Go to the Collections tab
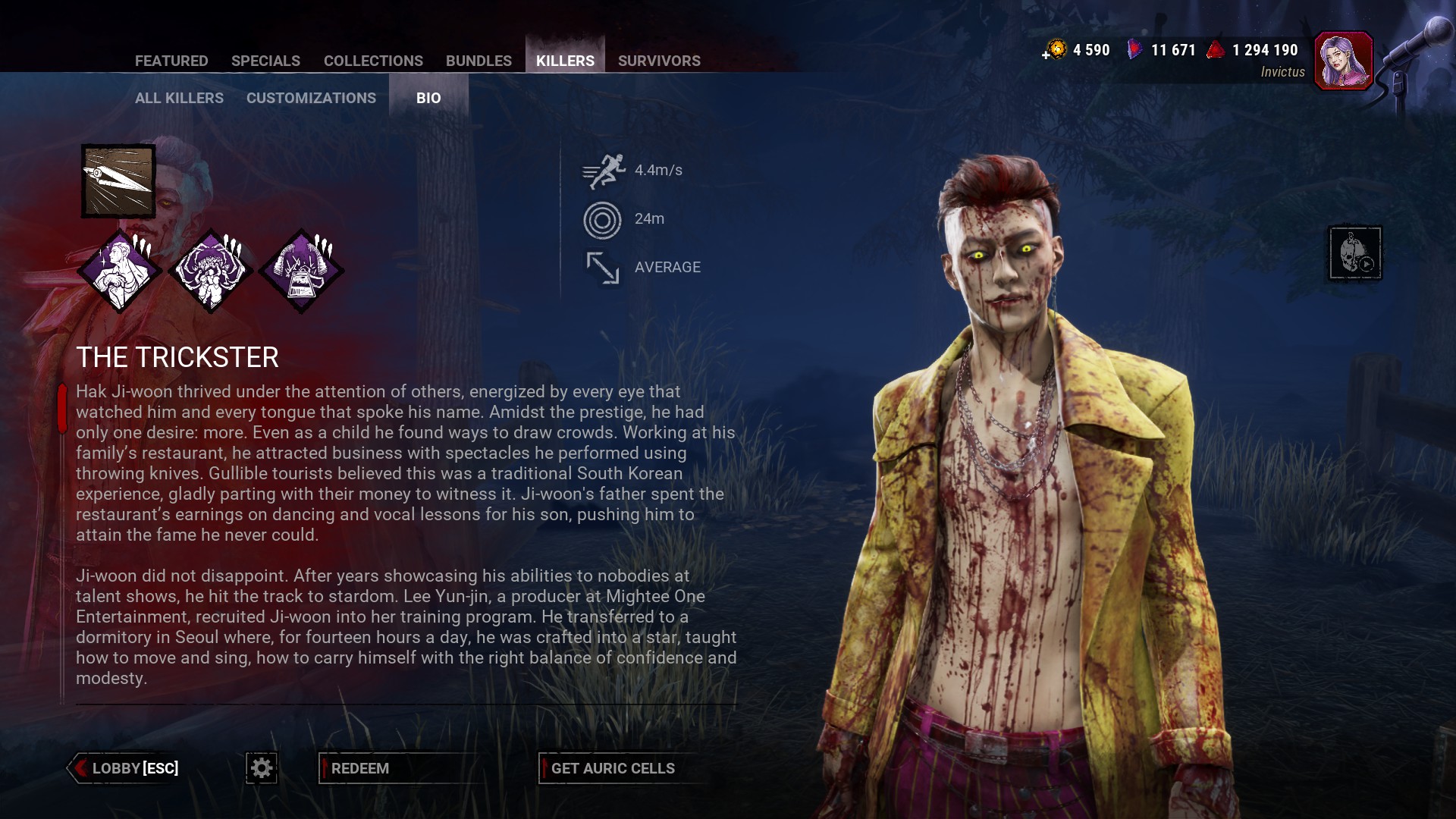The height and width of the screenshot is (819, 1456). point(373,61)
